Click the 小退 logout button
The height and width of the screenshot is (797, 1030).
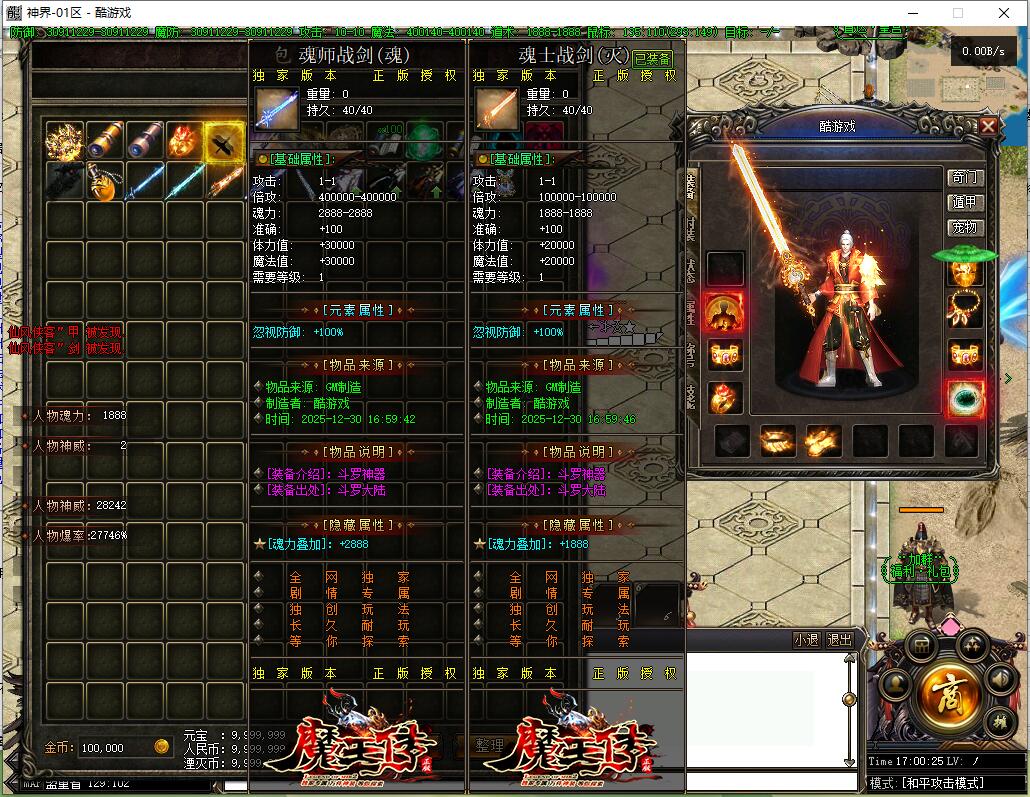806,640
